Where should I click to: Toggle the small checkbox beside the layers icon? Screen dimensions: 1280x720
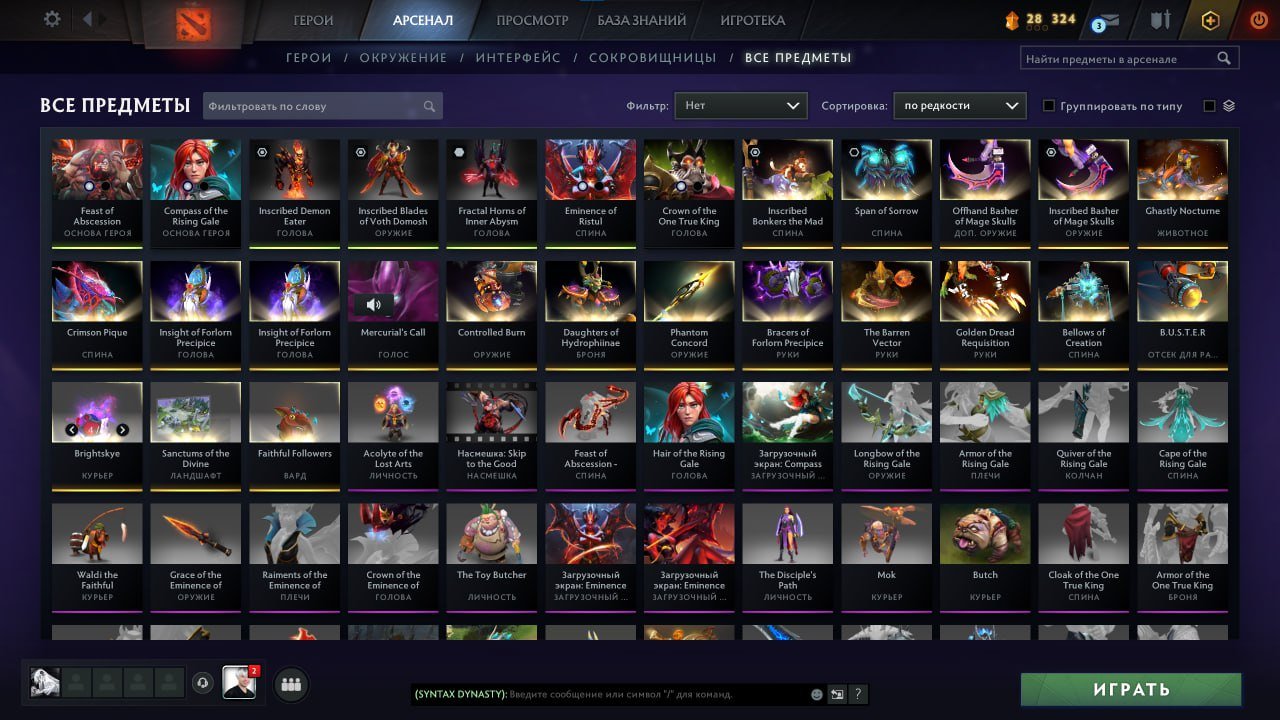pos(1207,106)
